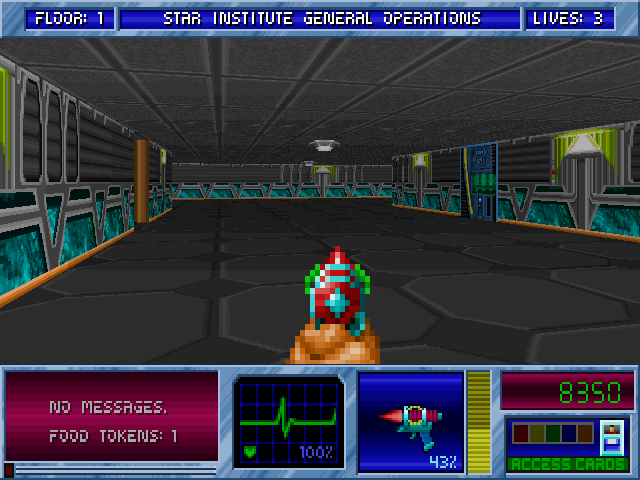Click the blue access card icon

pos(612,437)
